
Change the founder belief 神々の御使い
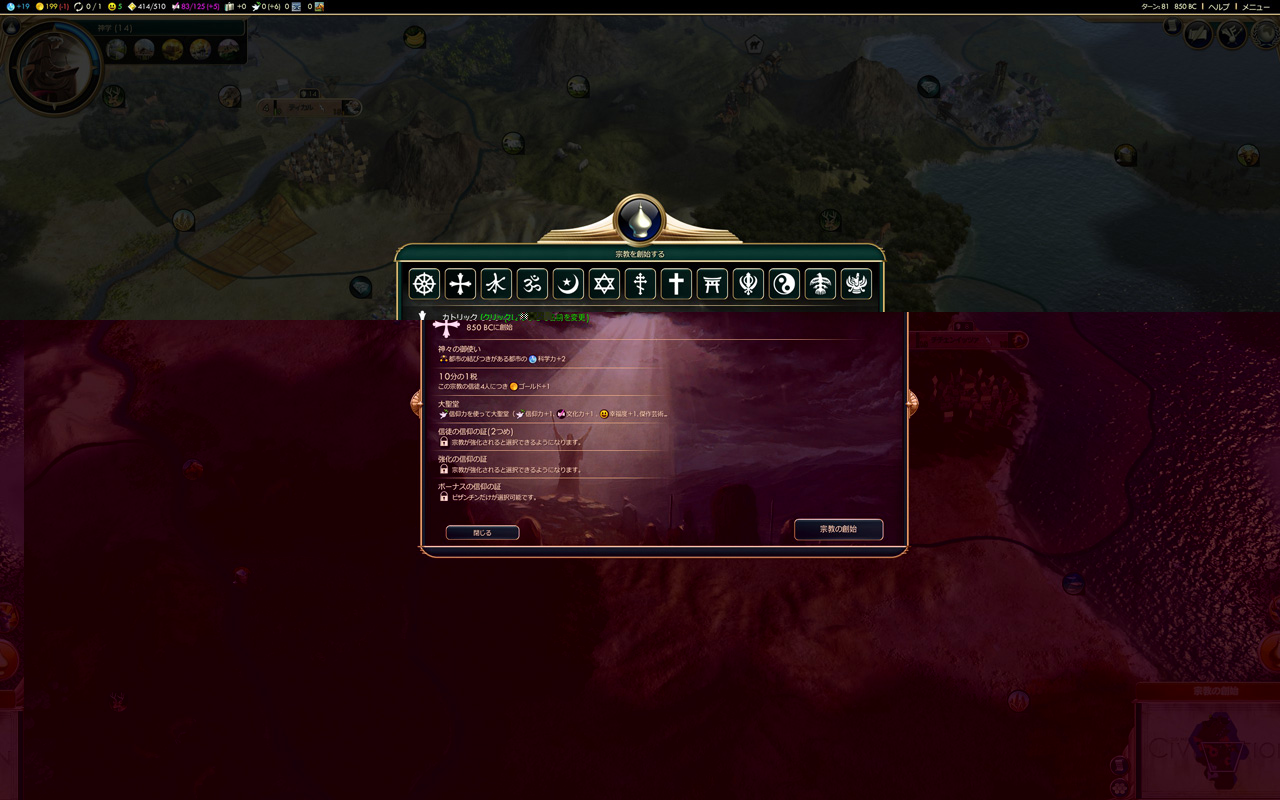pyautogui.click(x=500, y=353)
